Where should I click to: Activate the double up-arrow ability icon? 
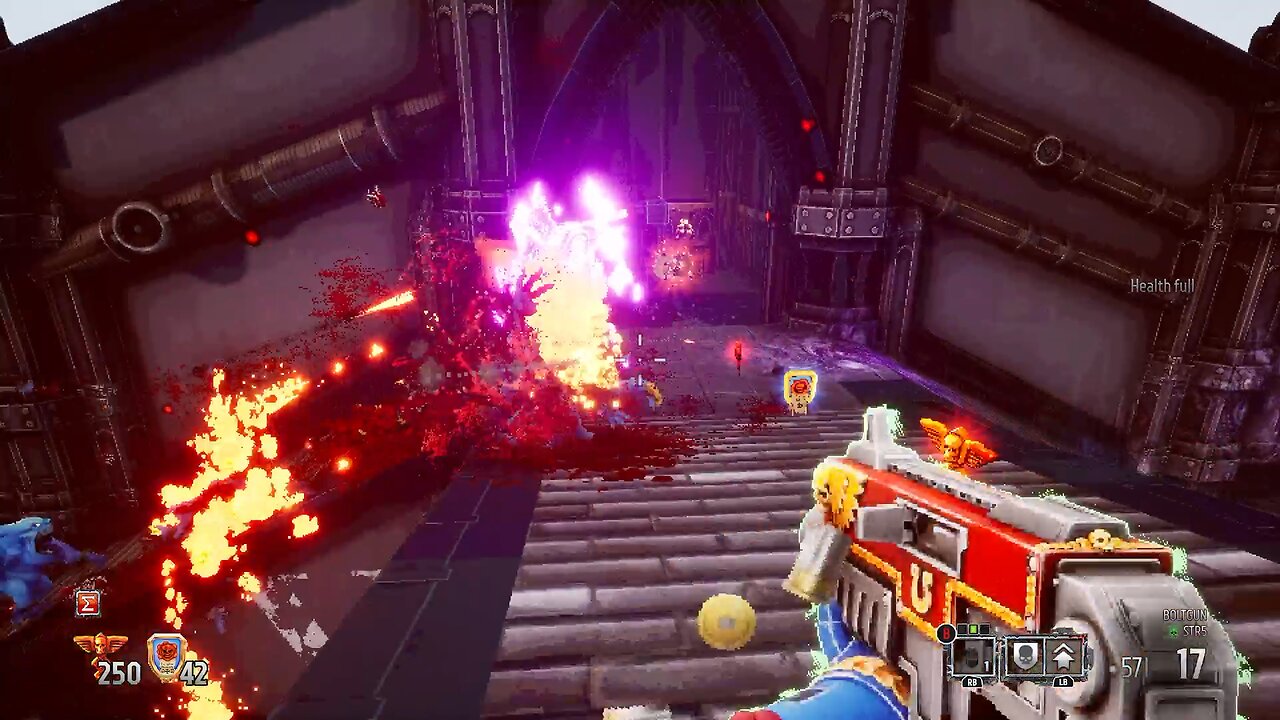pyautogui.click(x=1063, y=656)
